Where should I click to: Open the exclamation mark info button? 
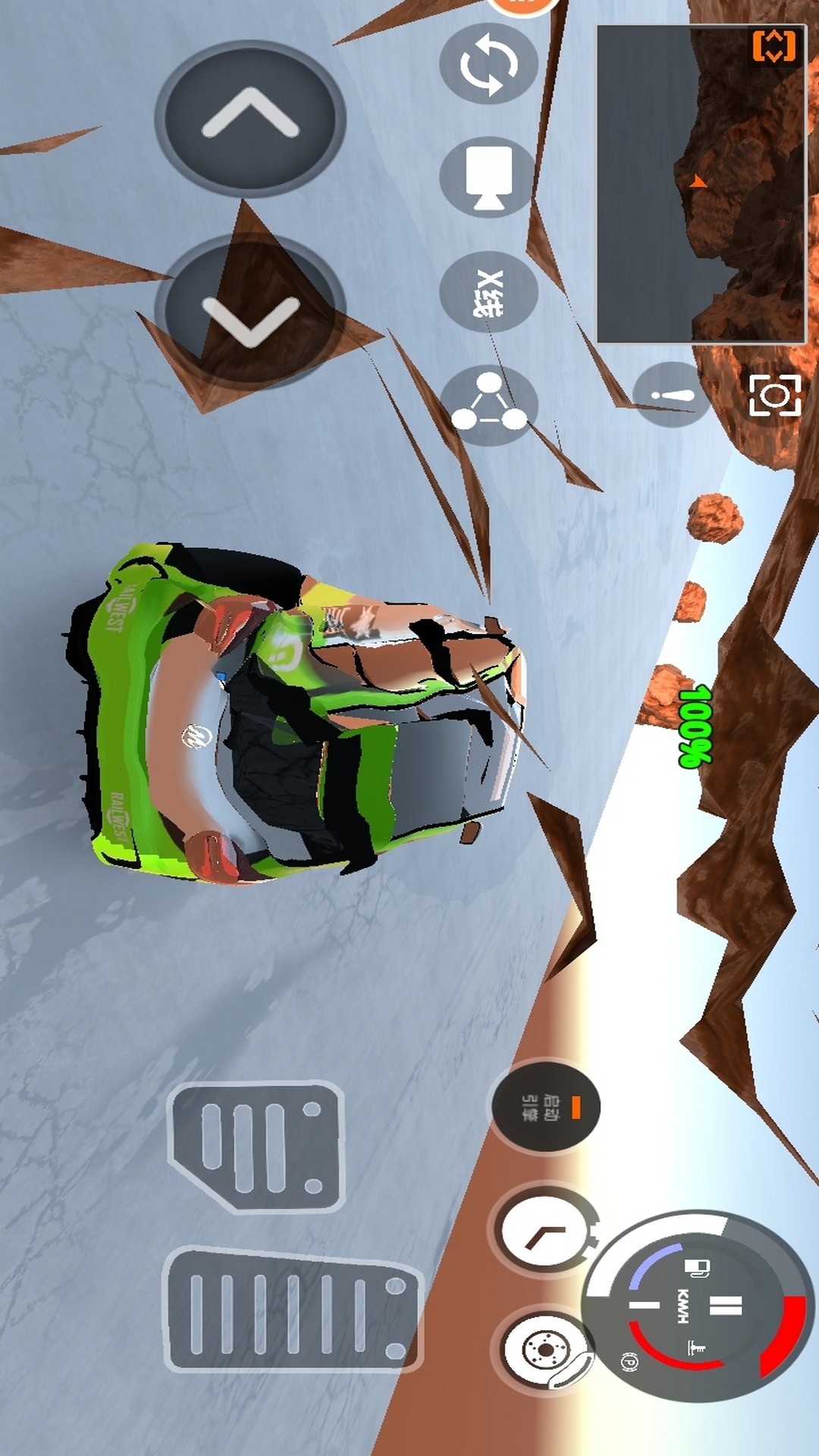tap(672, 395)
